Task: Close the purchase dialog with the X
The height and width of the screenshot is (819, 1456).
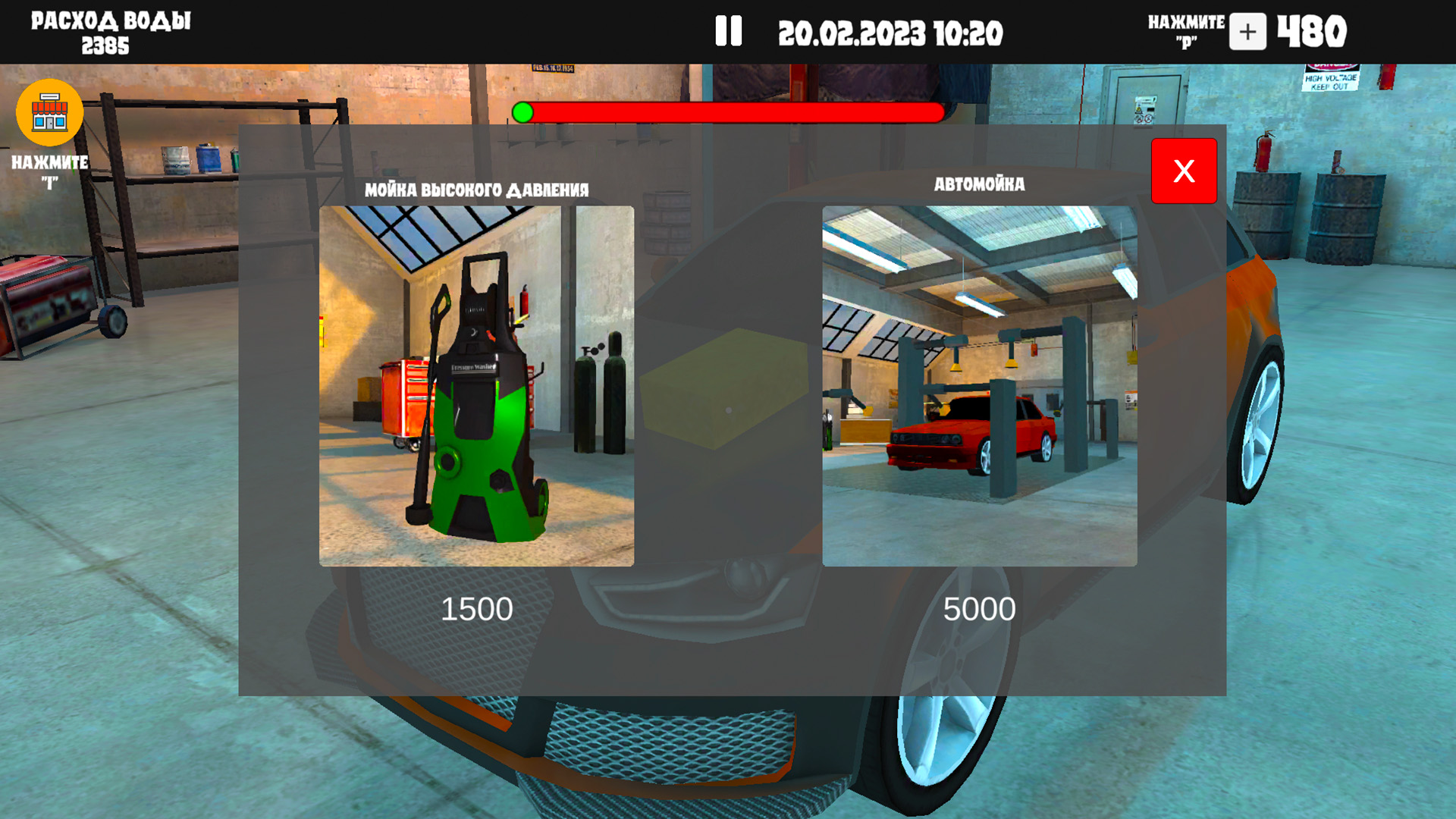Action: pos(1184,171)
